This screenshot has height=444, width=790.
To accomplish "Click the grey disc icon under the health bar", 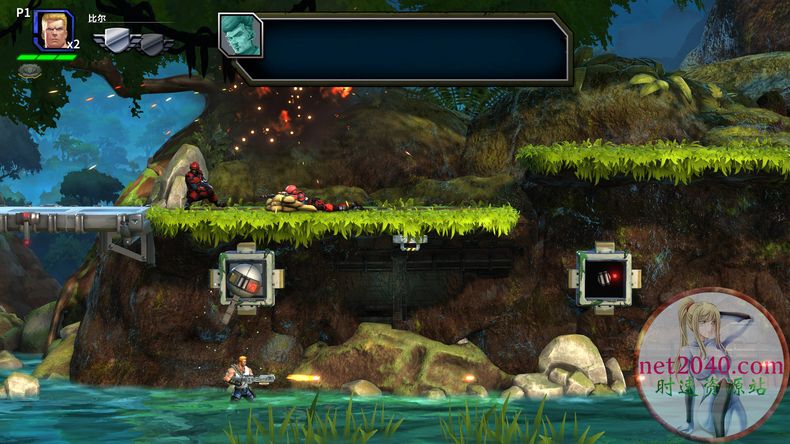I will tap(30, 71).
